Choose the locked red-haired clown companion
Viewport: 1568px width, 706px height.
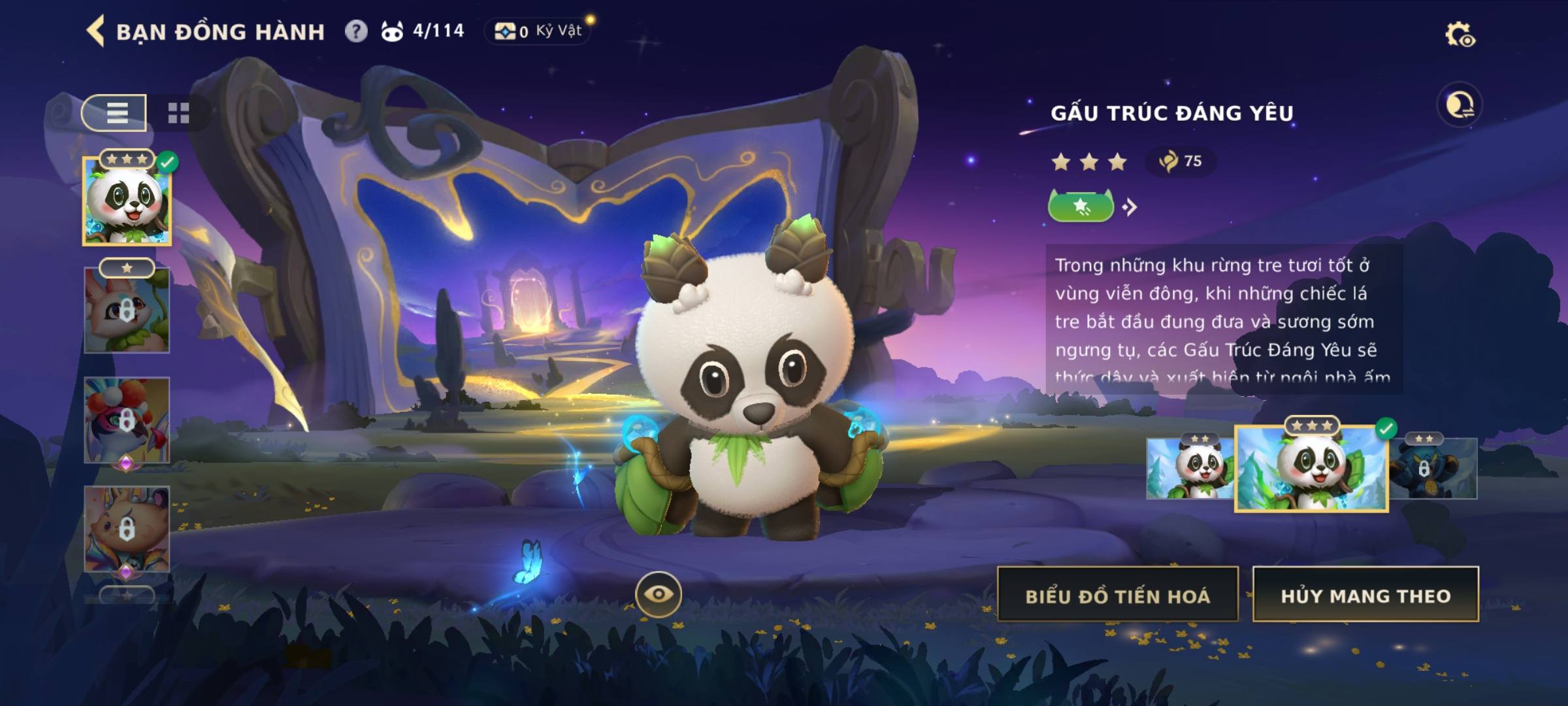pos(127,420)
